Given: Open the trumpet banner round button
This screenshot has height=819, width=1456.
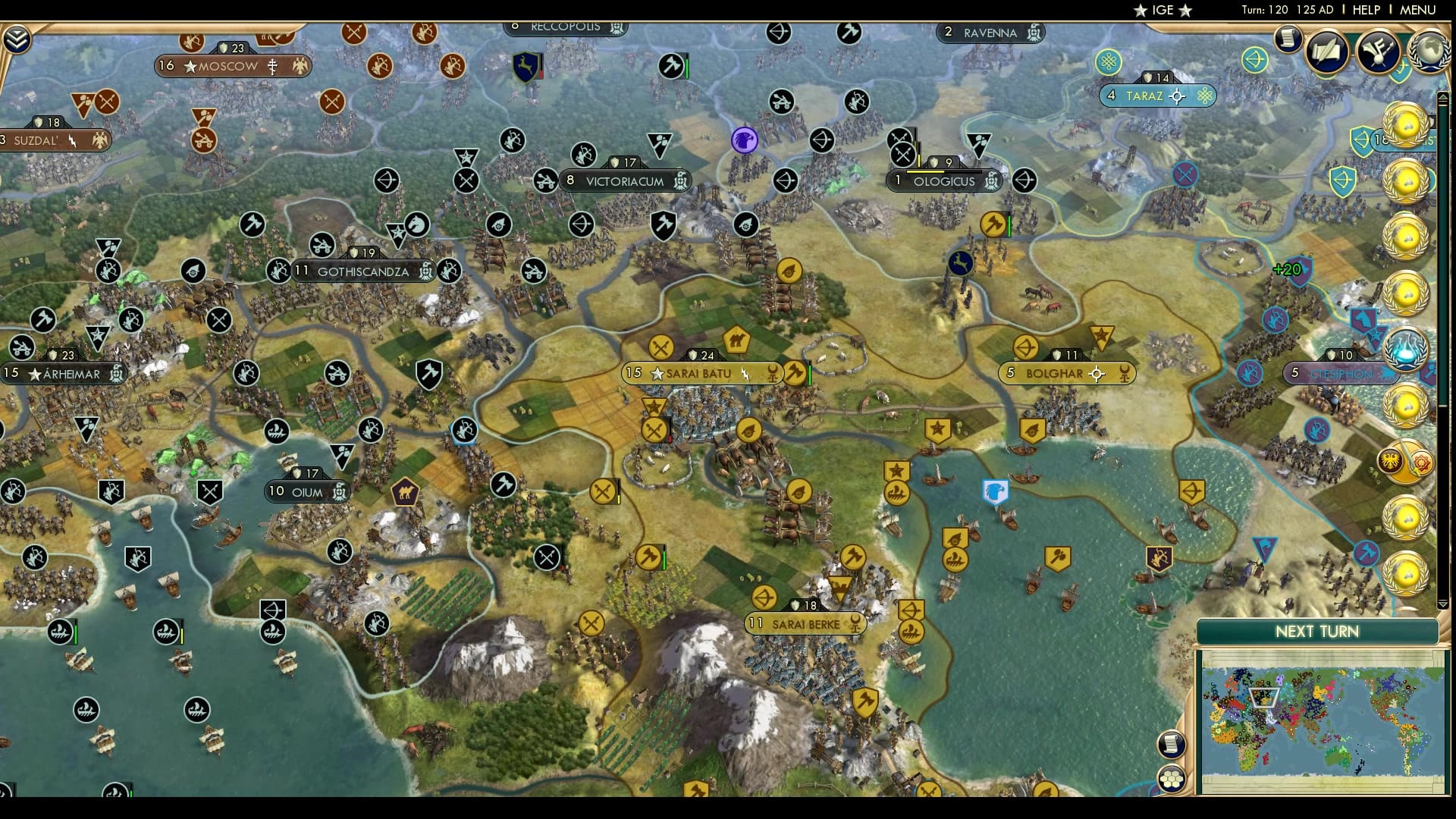Looking at the screenshot, I should coord(1378,51).
